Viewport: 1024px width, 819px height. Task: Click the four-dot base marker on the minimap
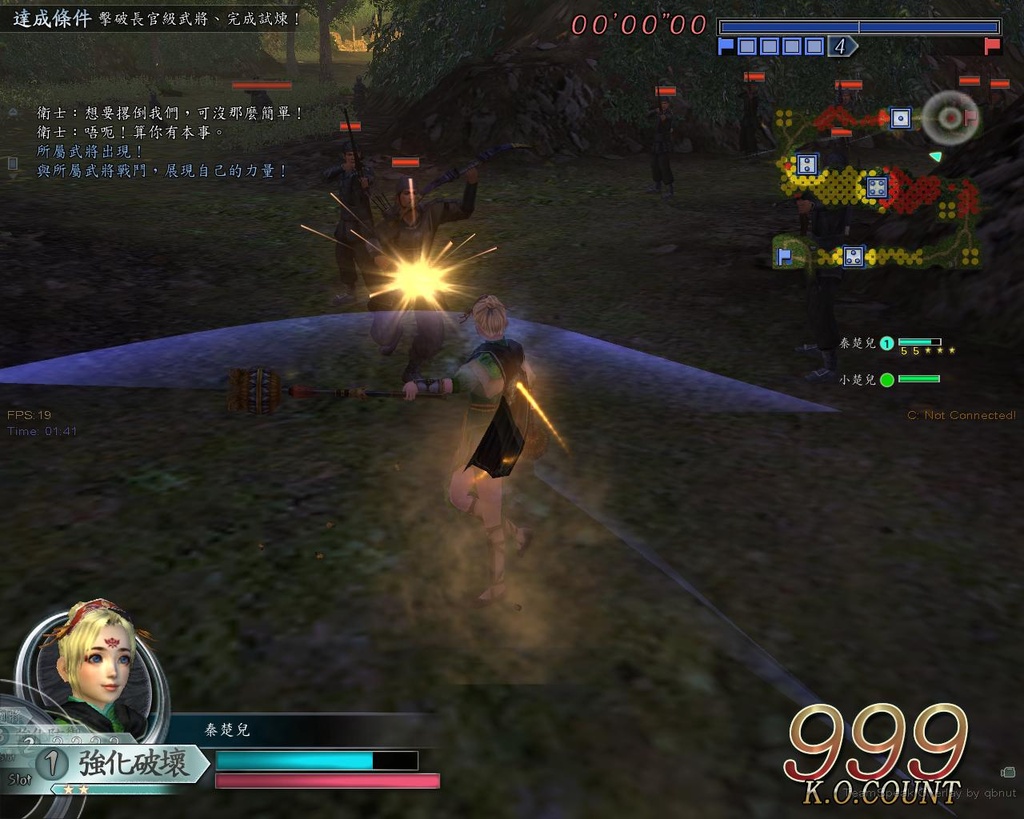pyautogui.click(x=877, y=187)
